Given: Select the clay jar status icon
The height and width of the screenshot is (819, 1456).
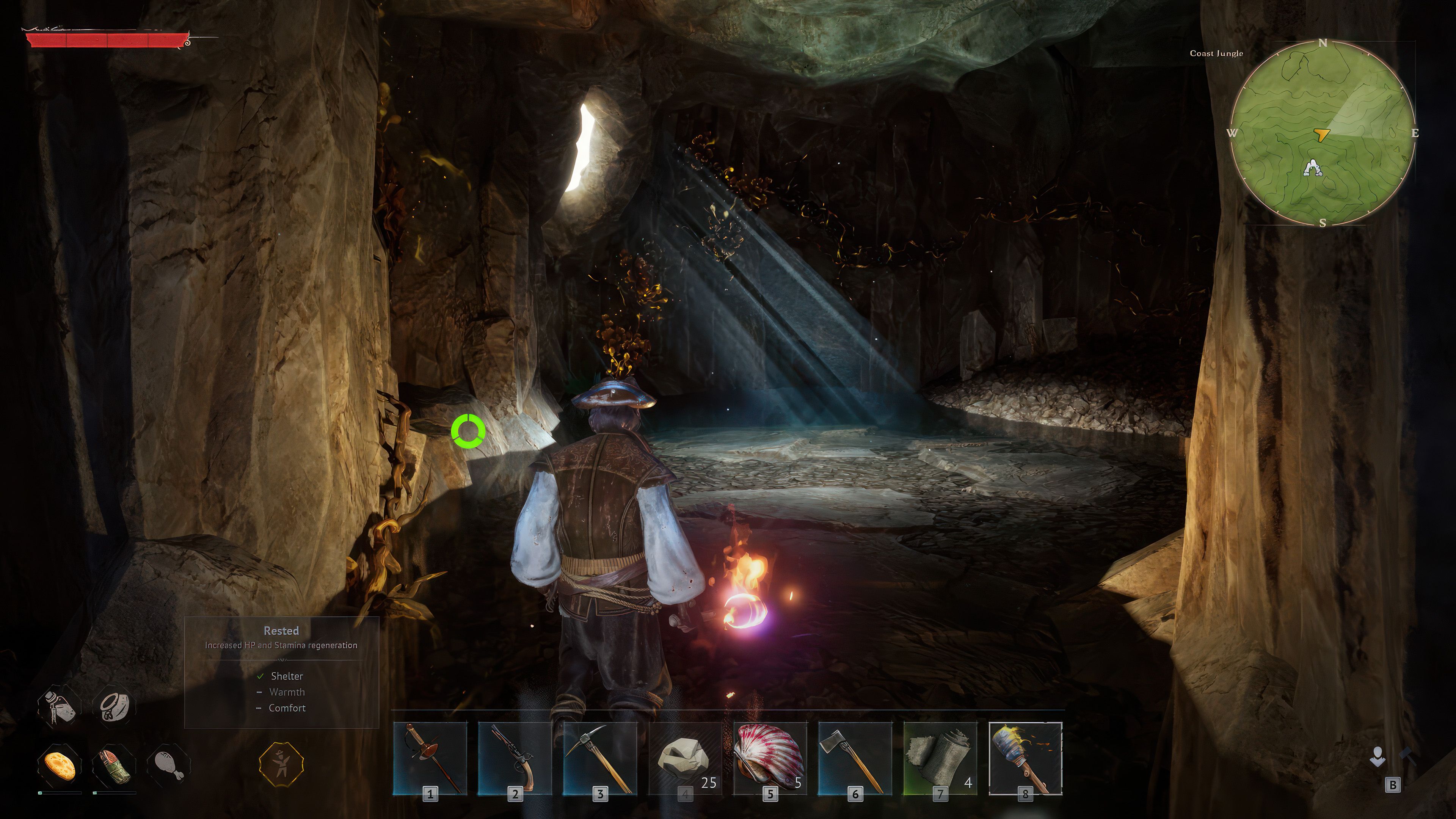Looking at the screenshot, I should click(x=114, y=706).
